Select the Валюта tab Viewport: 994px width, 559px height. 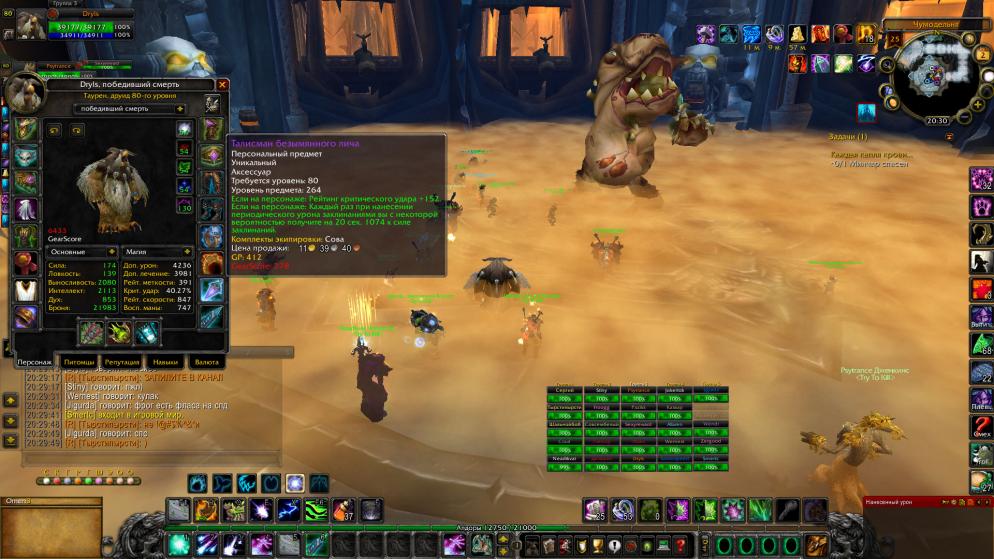207,361
